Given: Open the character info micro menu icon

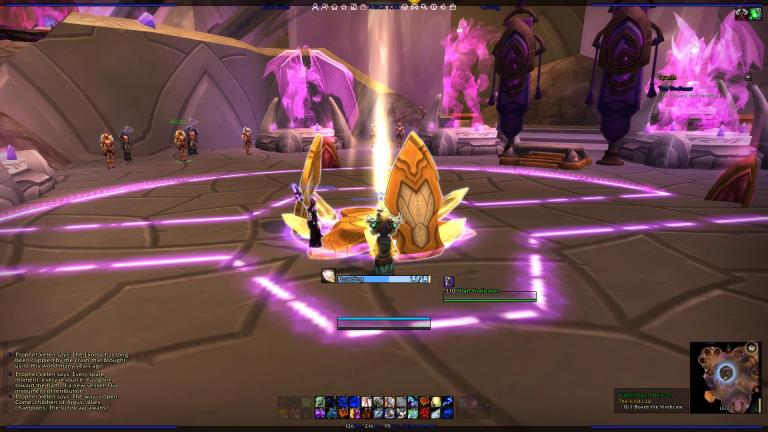Looking at the screenshot, I should tap(316, 6).
